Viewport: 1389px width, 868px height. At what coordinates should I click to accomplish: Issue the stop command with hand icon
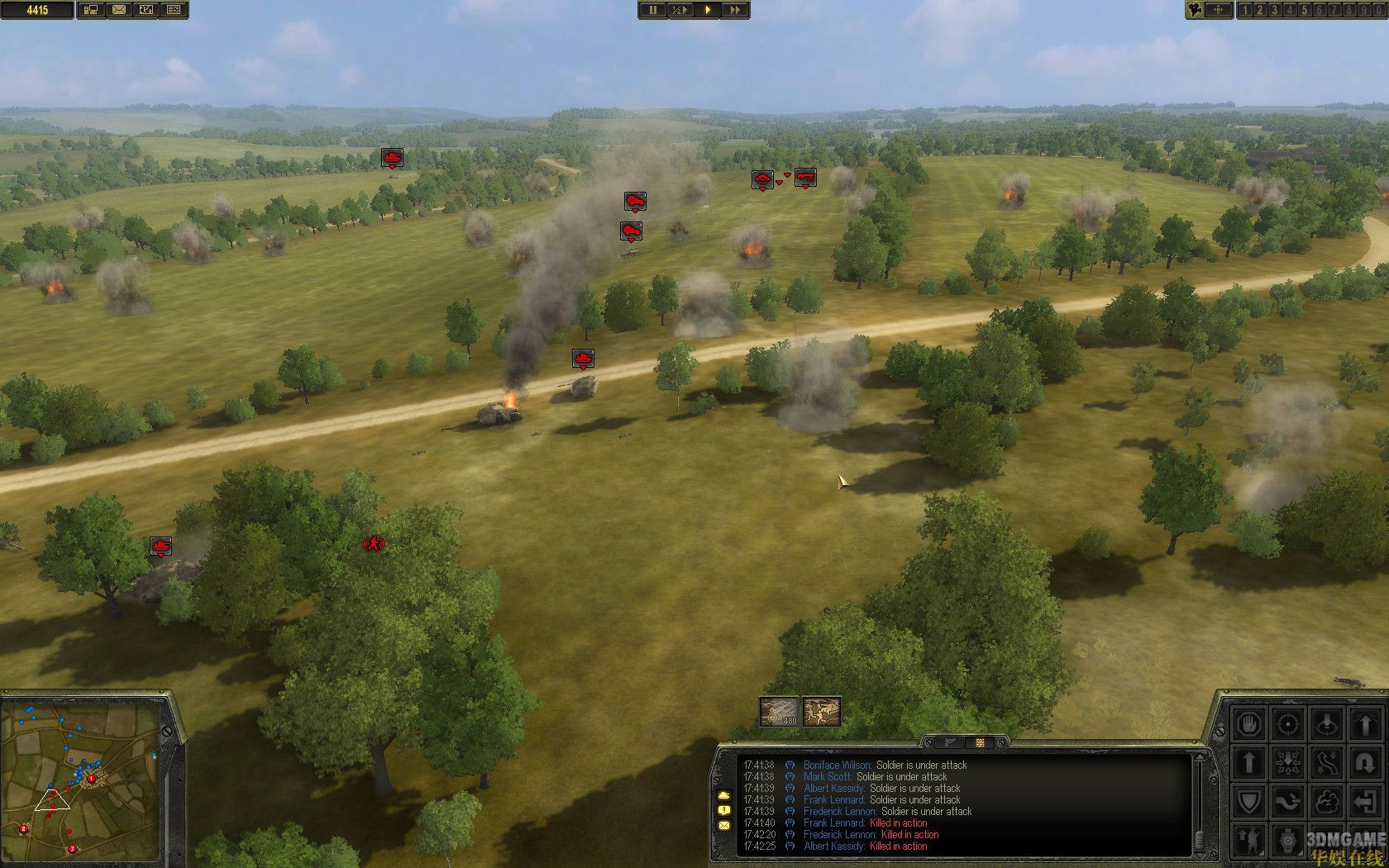tap(1249, 725)
